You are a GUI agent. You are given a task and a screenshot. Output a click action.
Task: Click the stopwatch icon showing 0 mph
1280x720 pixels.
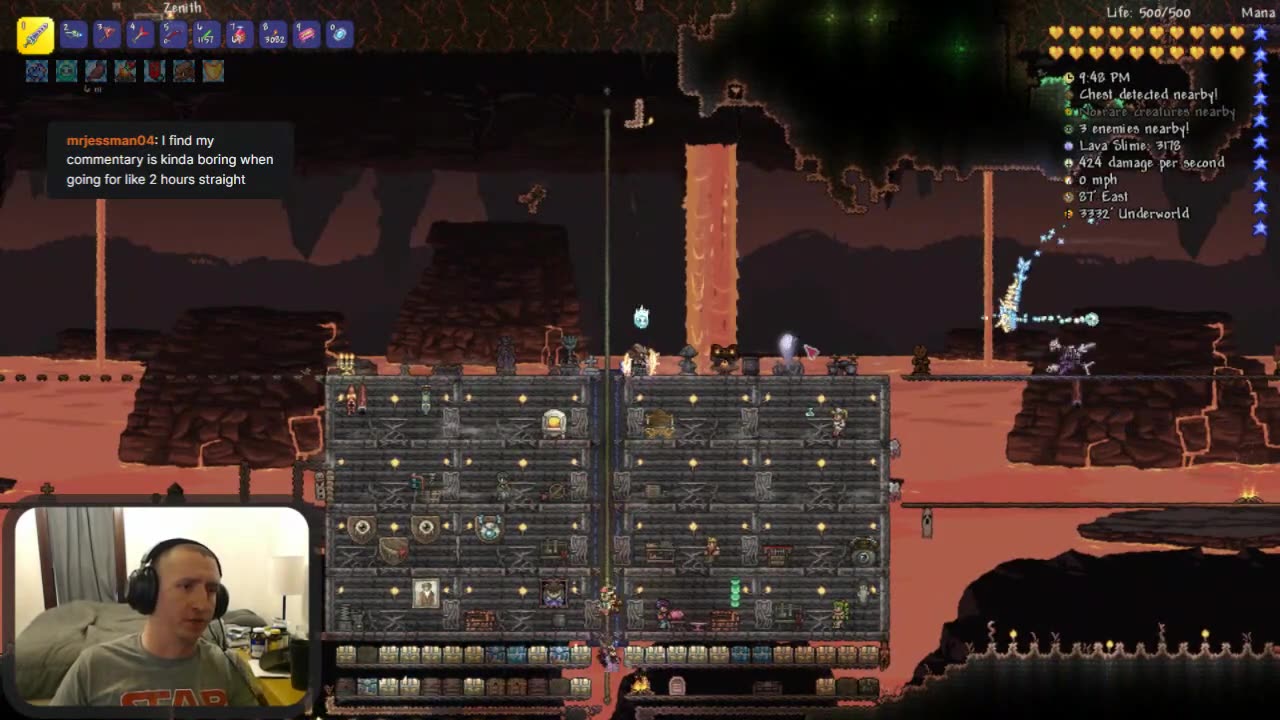tap(1068, 179)
